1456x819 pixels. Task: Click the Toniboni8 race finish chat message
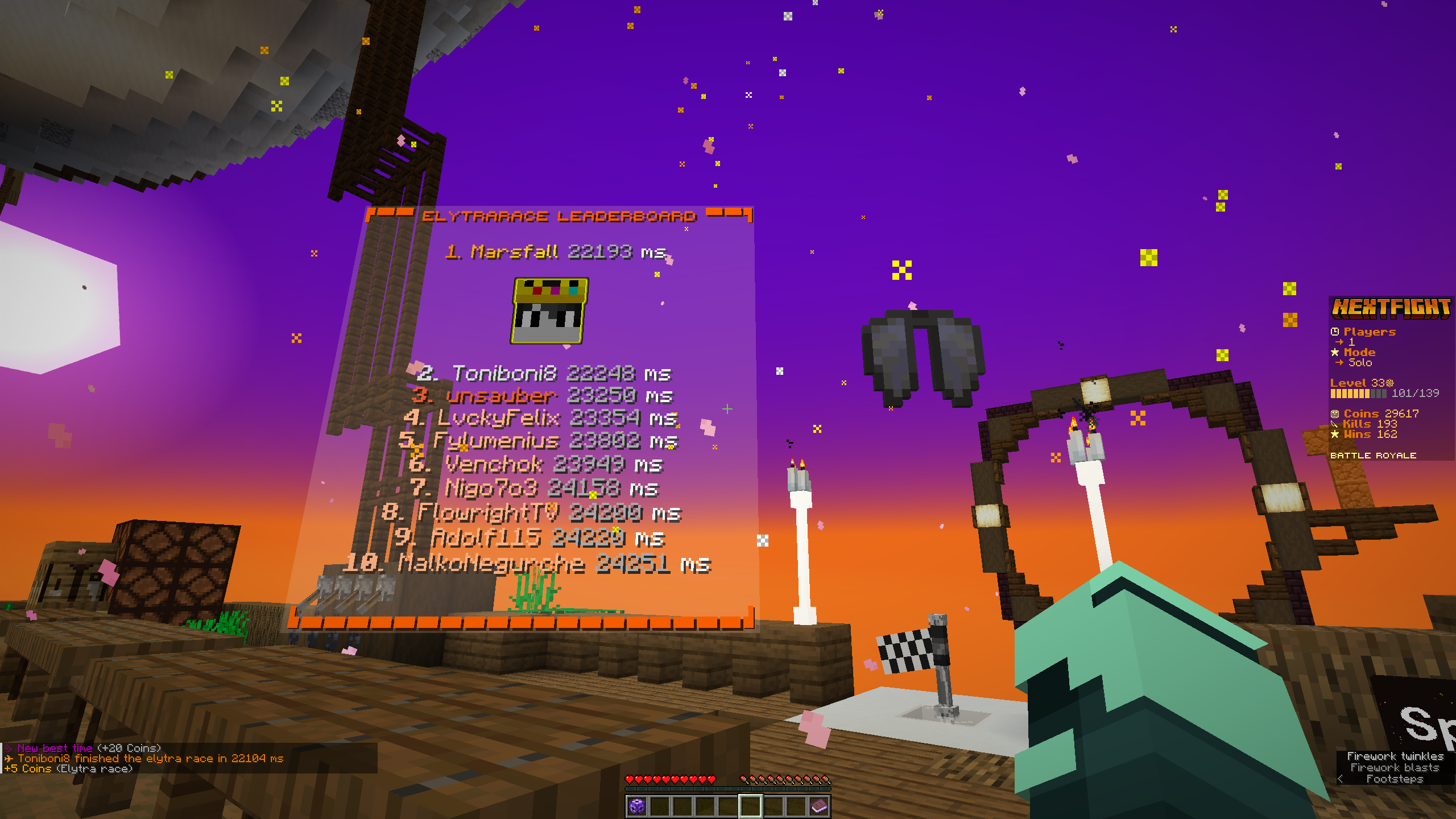click(x=145, y=758)
